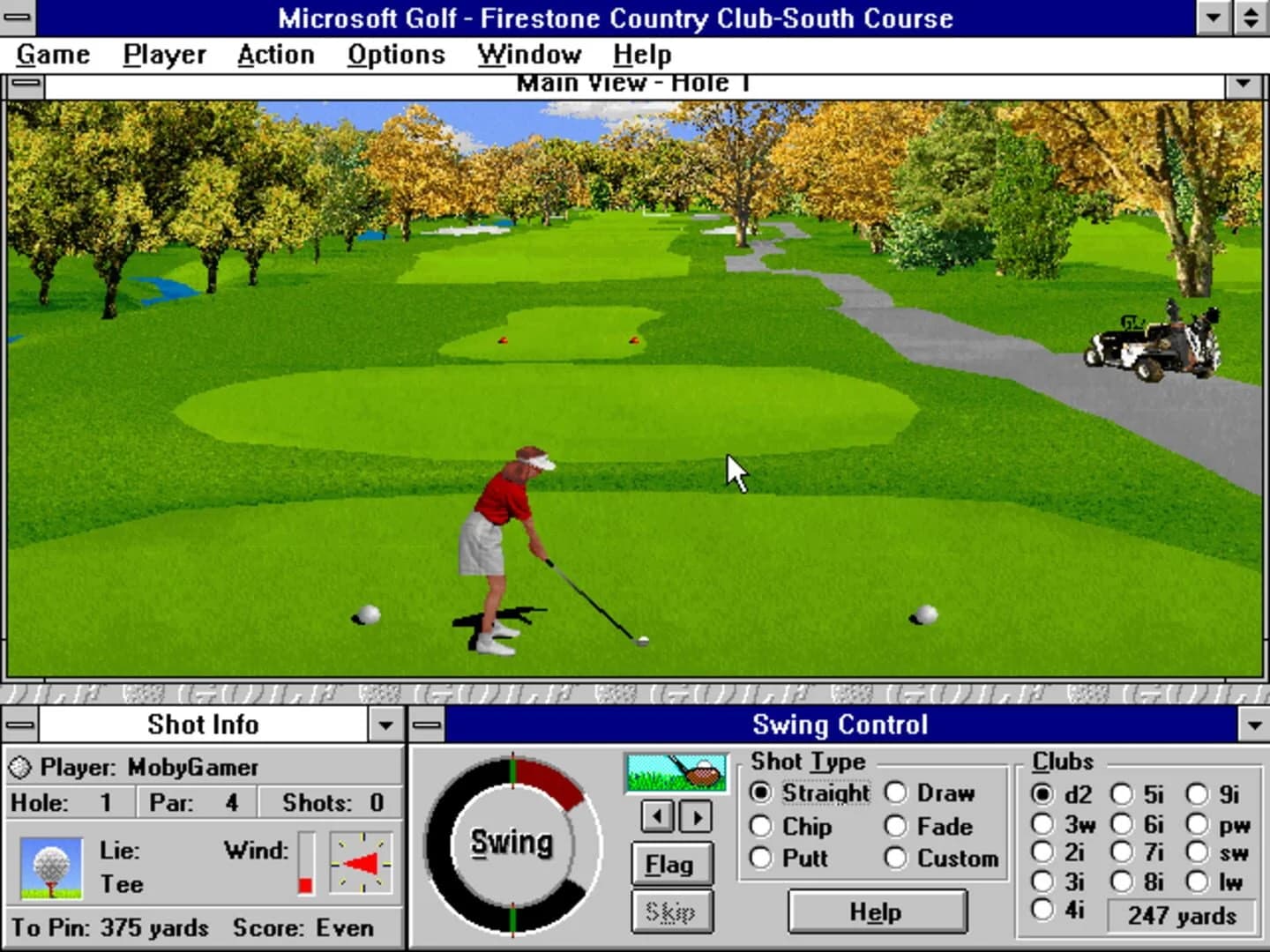Switch shot type to Putt
This screenshot has width=1270, height=952.
(761, 859)
